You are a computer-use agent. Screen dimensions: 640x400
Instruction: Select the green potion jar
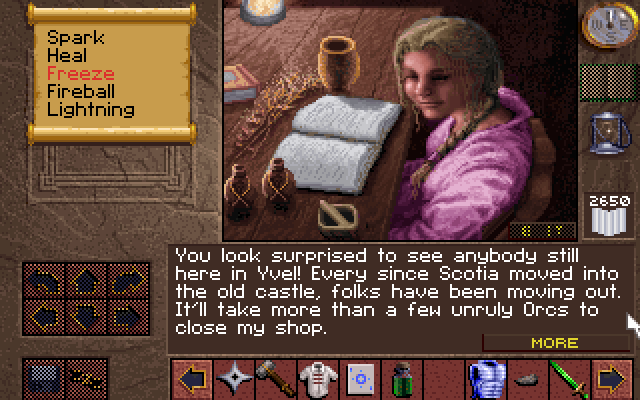400,379
